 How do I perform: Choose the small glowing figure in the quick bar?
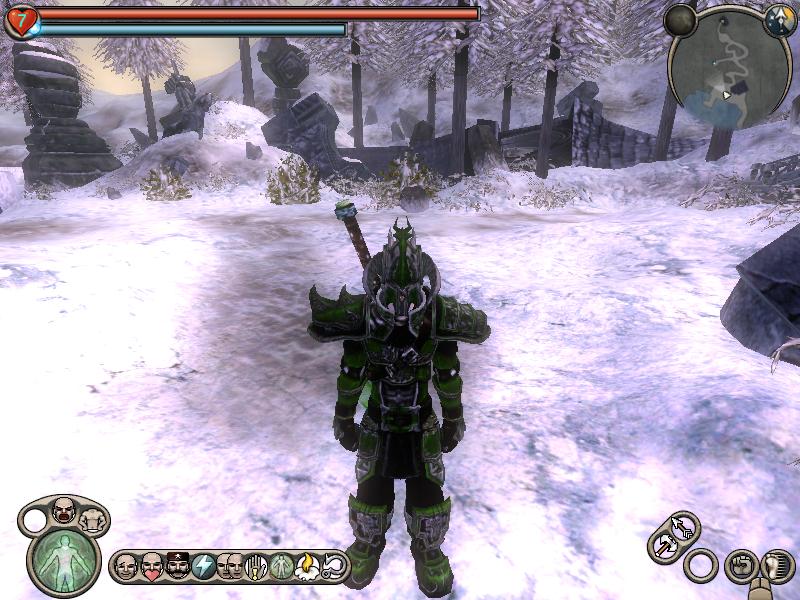tap(282, 567)
